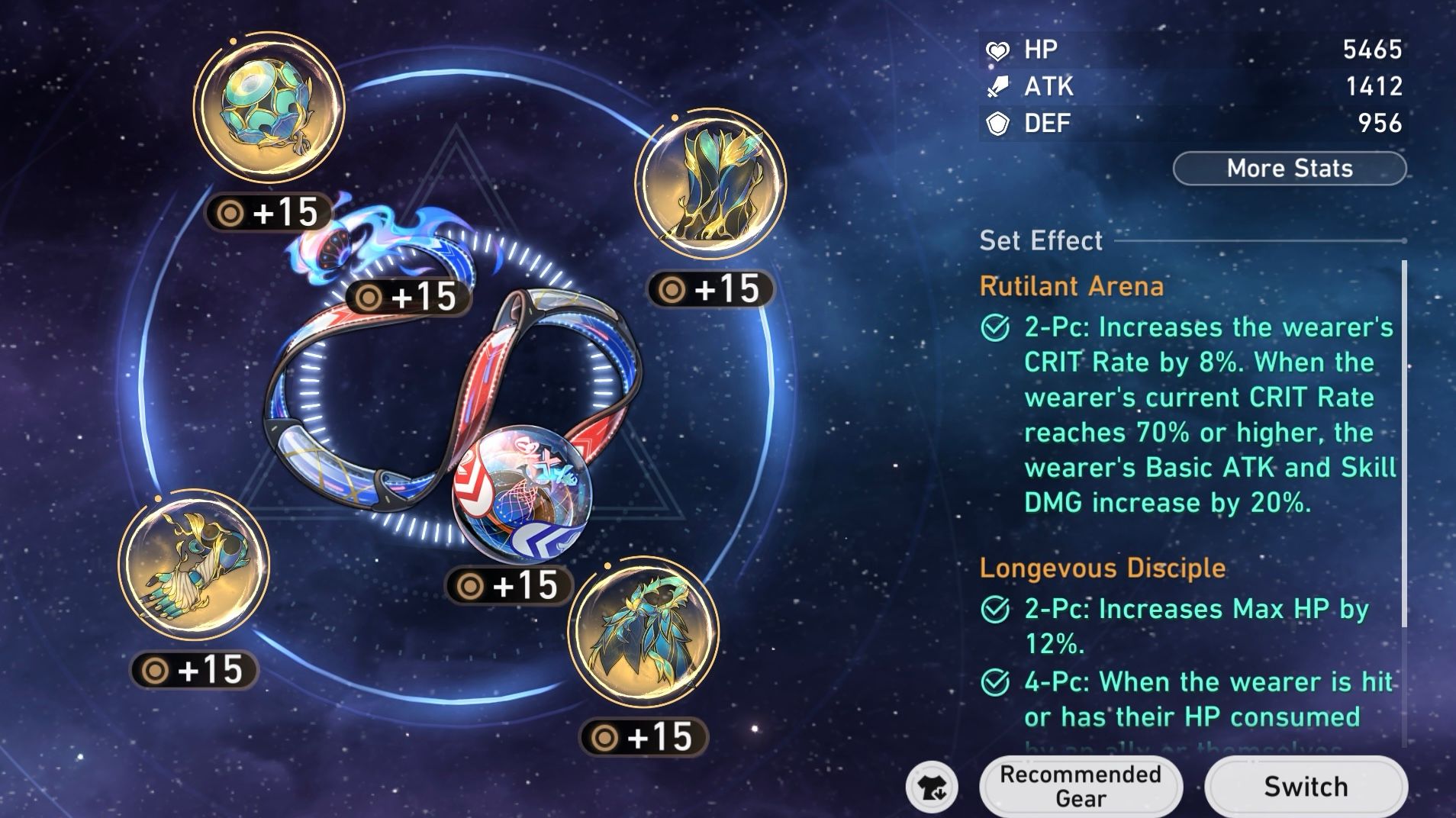Click the Longevous Disciple 4-Pc checkmark

click(995, 683)
